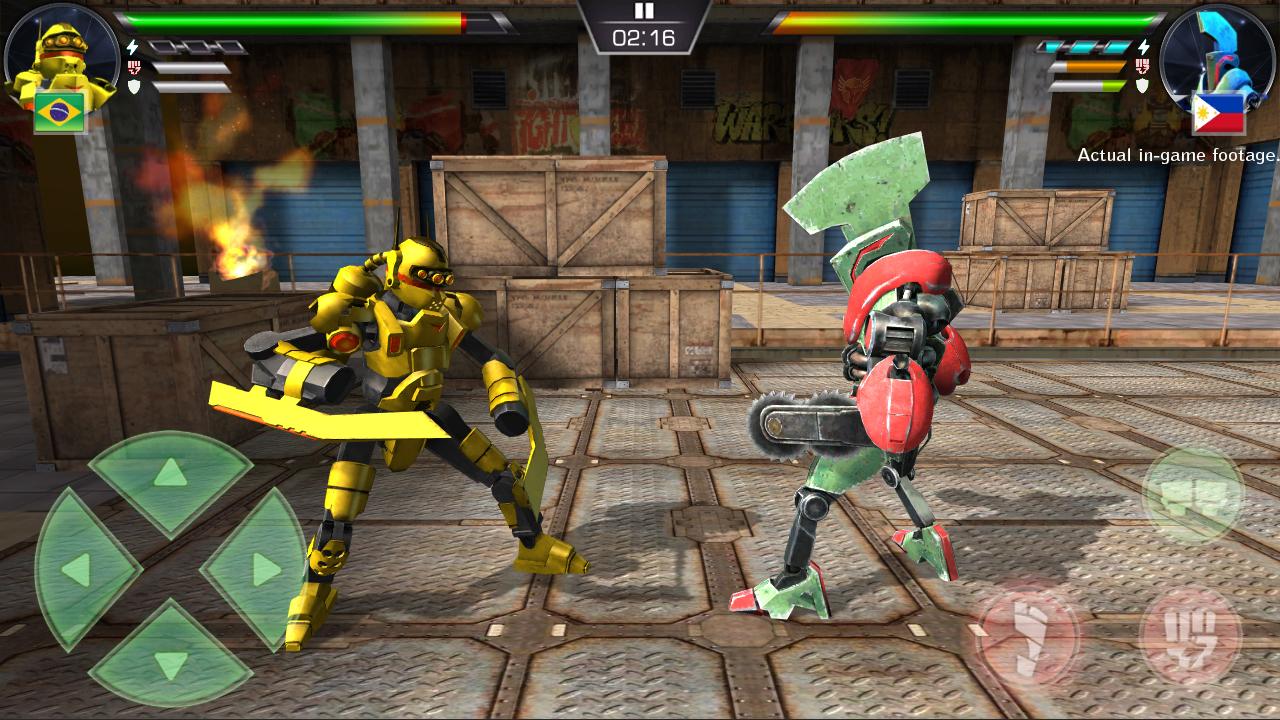Tap the red punch-stat icon under left health bar
The image size is (1280, 720).
click(133, 67)
